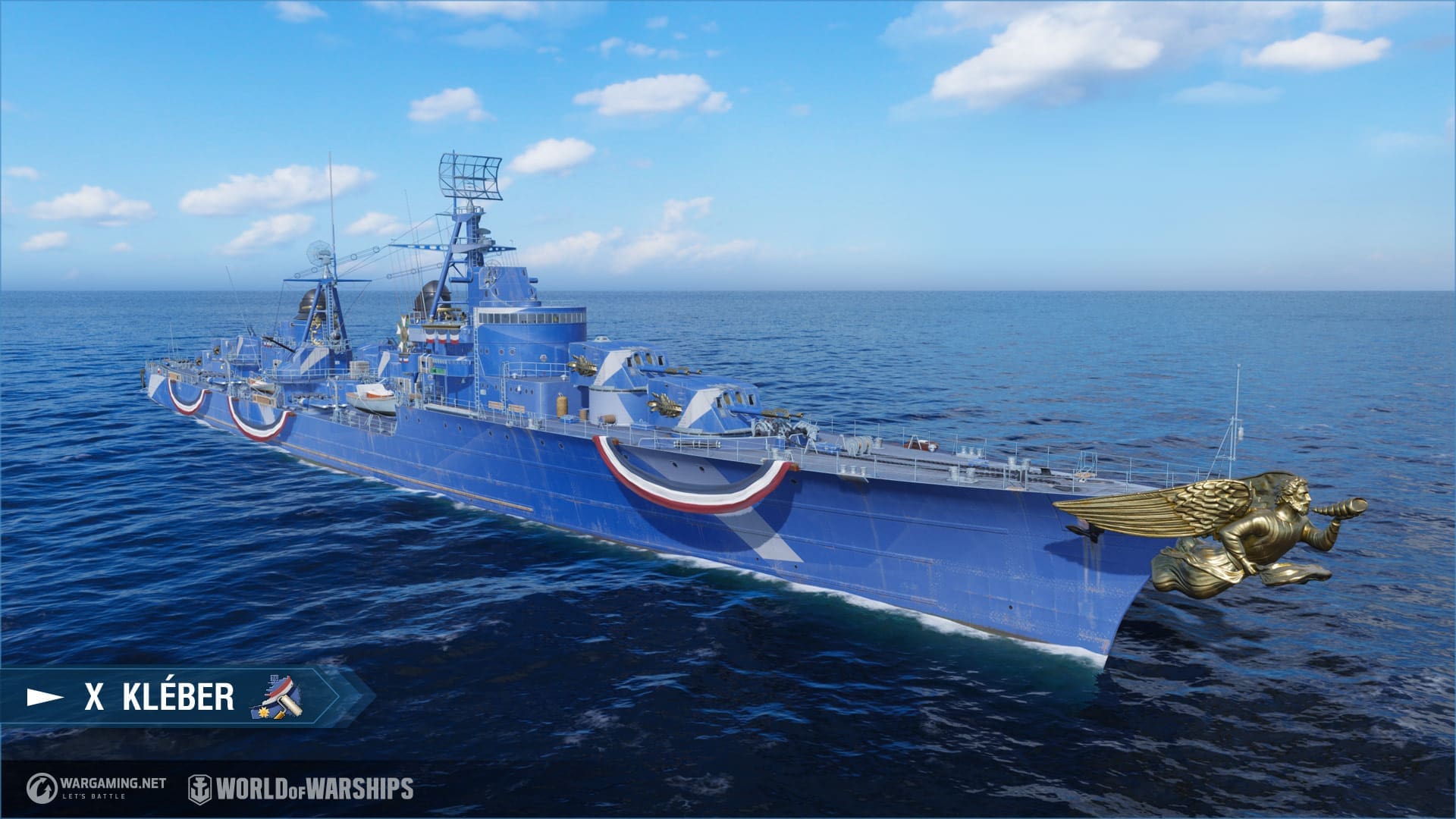Click the paint roller camouflage icon
This screenshot has height=819, width=1456.
pyautogui.click(x=276, y=697)
